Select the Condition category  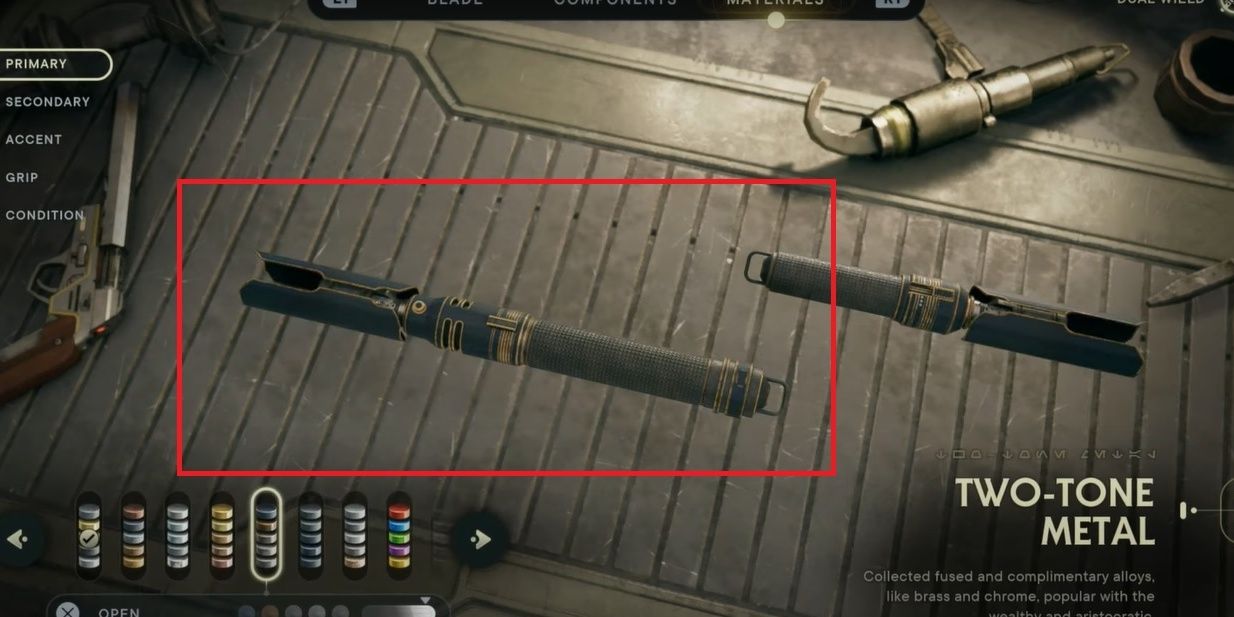[x=45, y=216]
